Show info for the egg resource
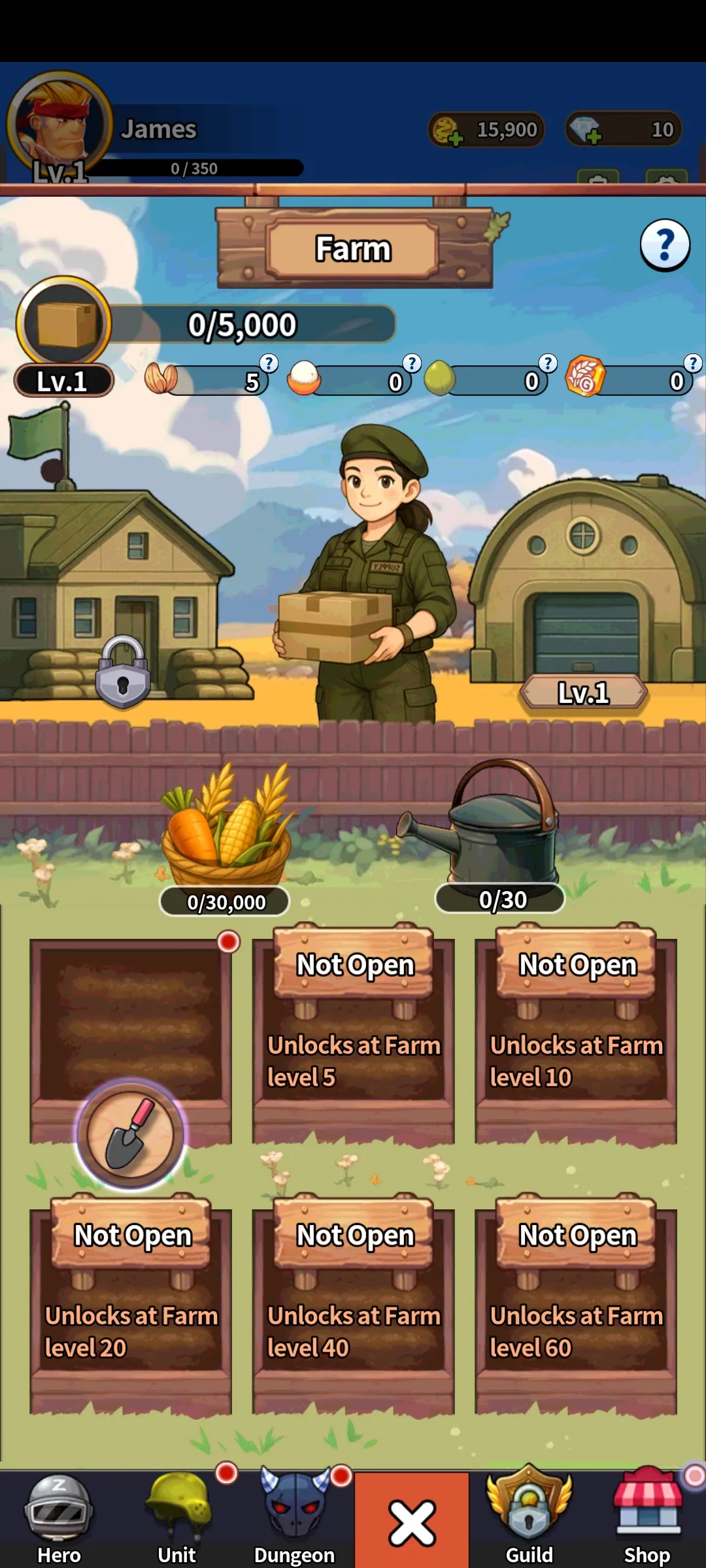The height and width of the screenshot is (1568, 706). [411, 363]
